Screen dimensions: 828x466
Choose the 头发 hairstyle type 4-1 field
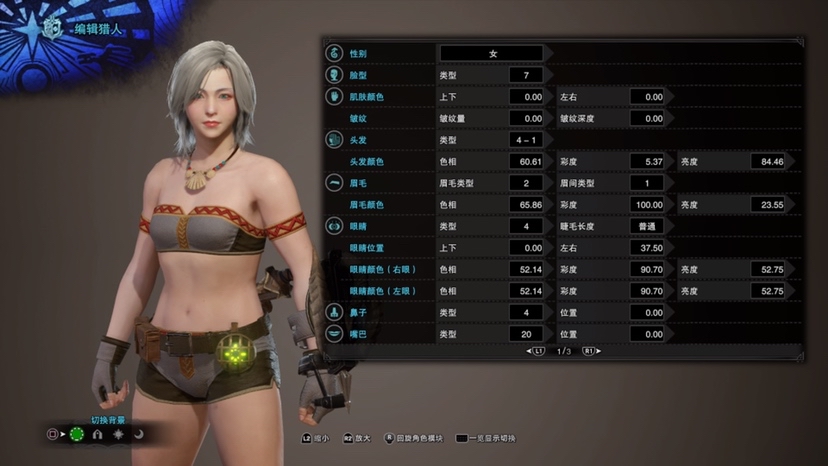point(526,140)
